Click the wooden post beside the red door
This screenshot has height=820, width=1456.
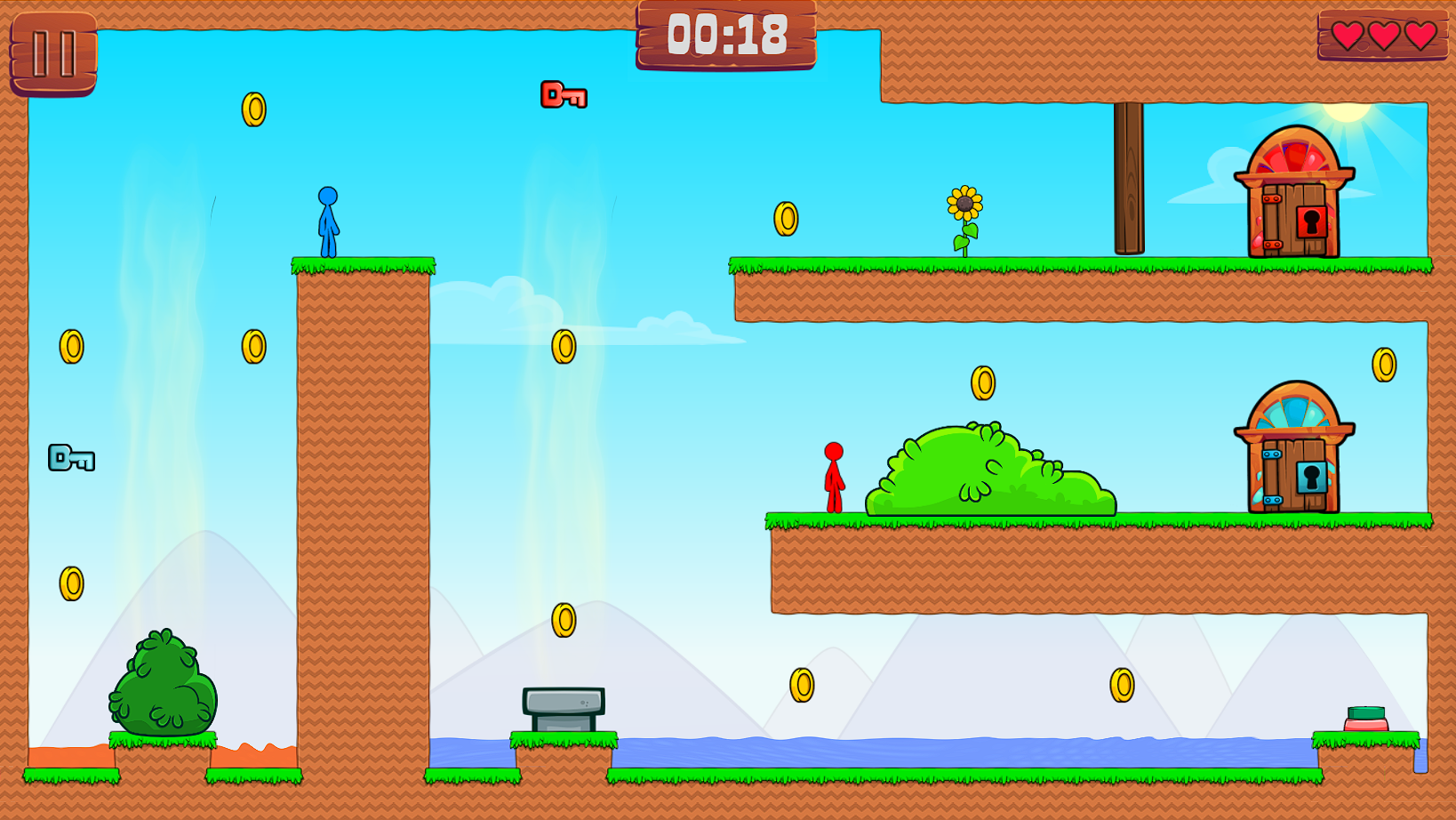coord(1129,178)
